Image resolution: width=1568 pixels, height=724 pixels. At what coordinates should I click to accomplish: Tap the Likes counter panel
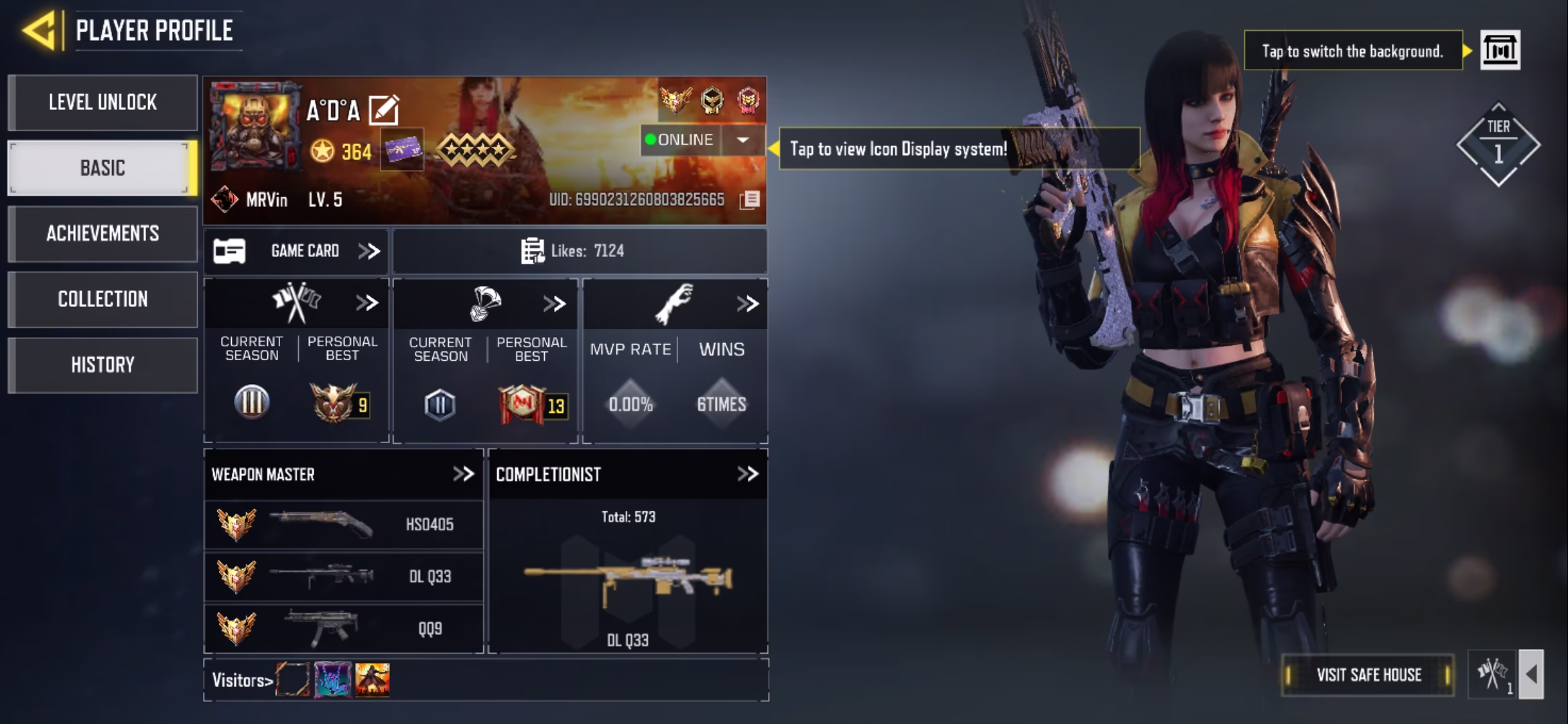tap(579, 251)
